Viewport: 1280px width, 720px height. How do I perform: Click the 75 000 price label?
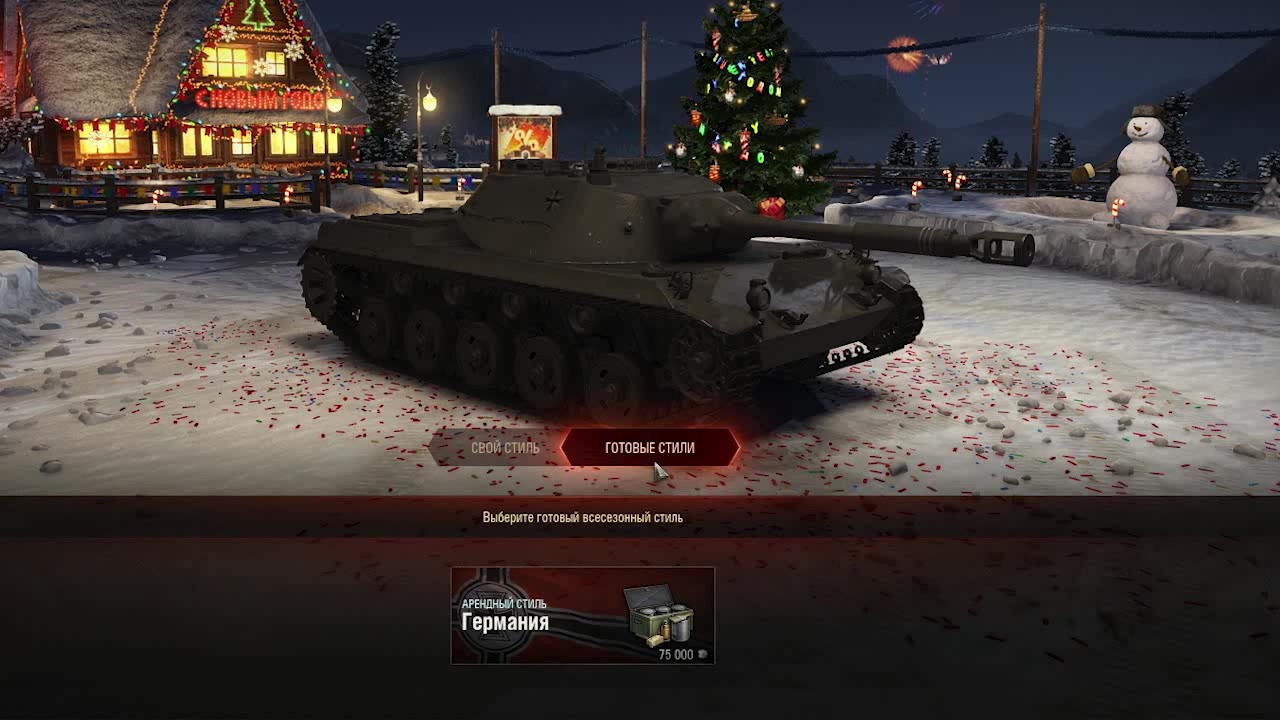coord(675,653)
